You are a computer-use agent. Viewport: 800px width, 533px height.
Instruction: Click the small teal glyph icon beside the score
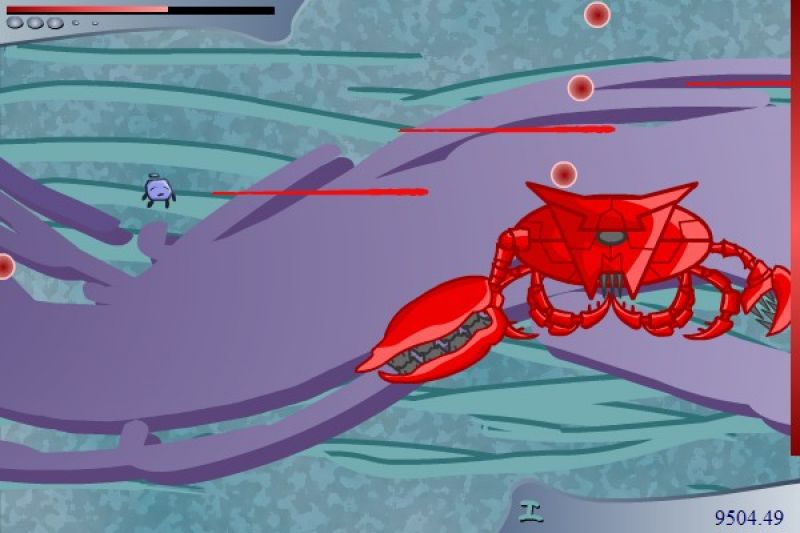click(530, 512)
